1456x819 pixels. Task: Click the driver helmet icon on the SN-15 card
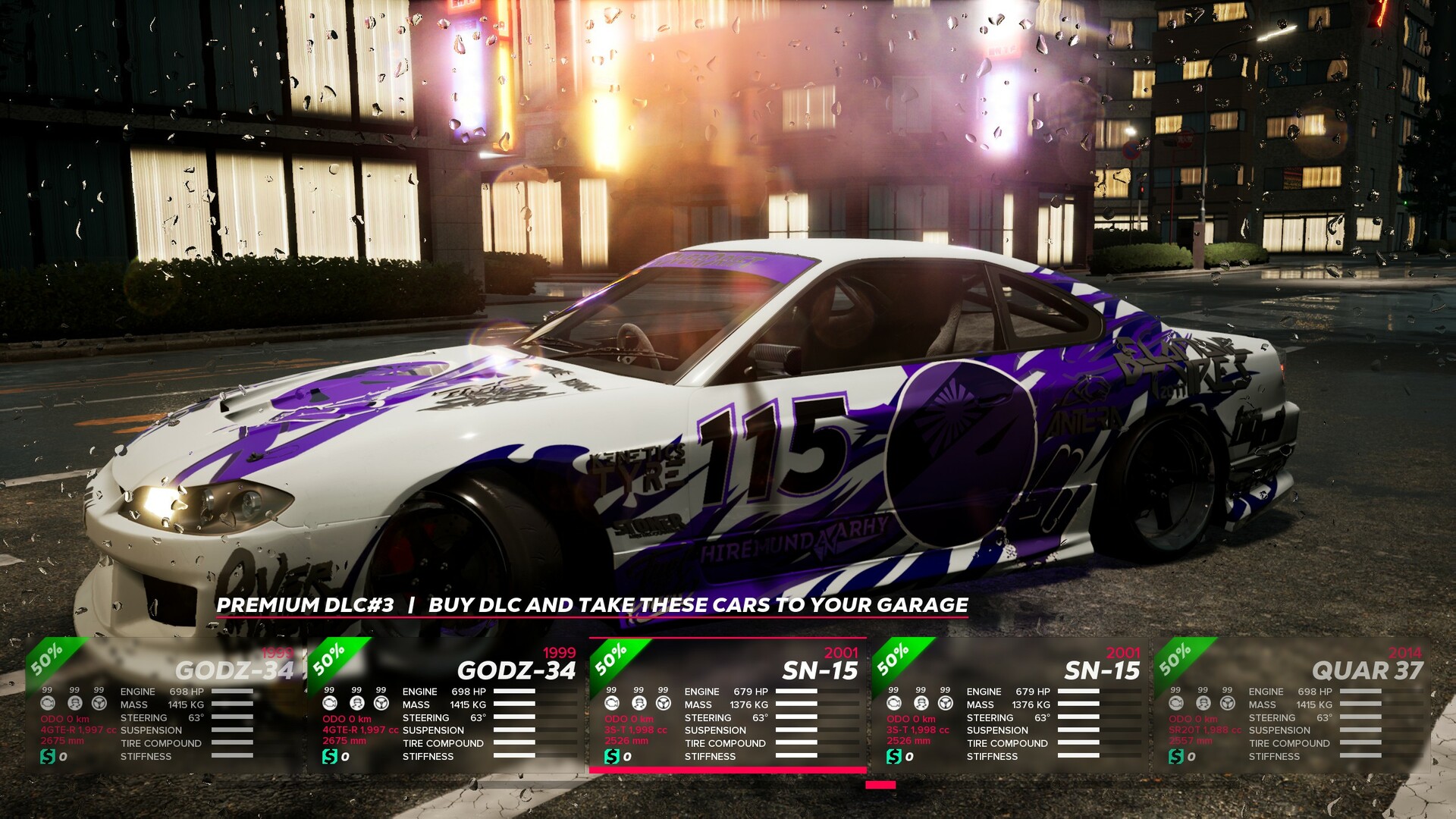[638, 703]
